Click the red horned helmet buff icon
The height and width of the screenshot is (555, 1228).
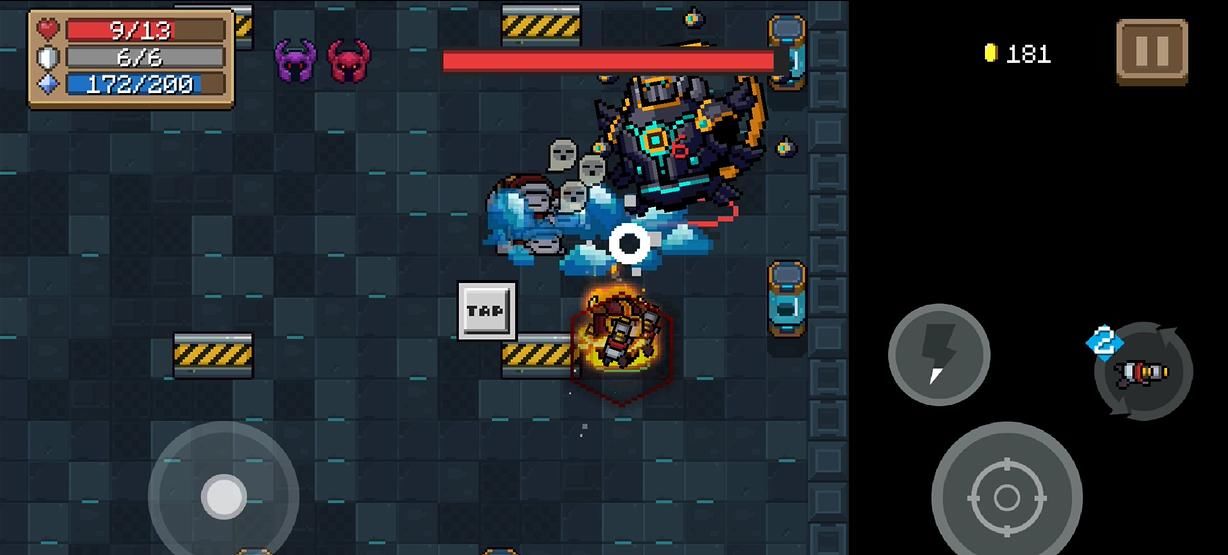(x=348, y=62)
